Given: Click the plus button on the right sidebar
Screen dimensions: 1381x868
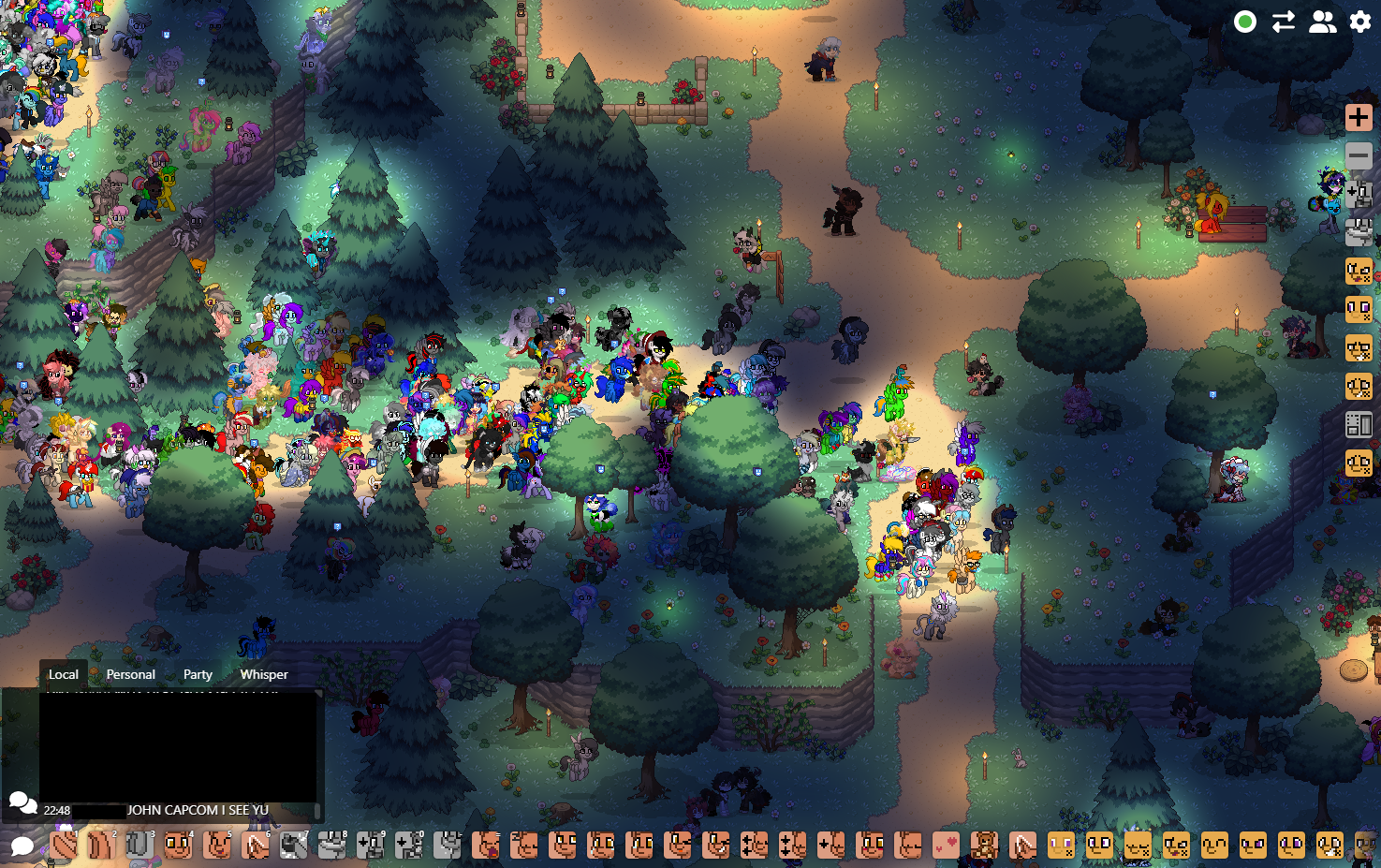Looking at the screenshot, I should pos(1359,117).
